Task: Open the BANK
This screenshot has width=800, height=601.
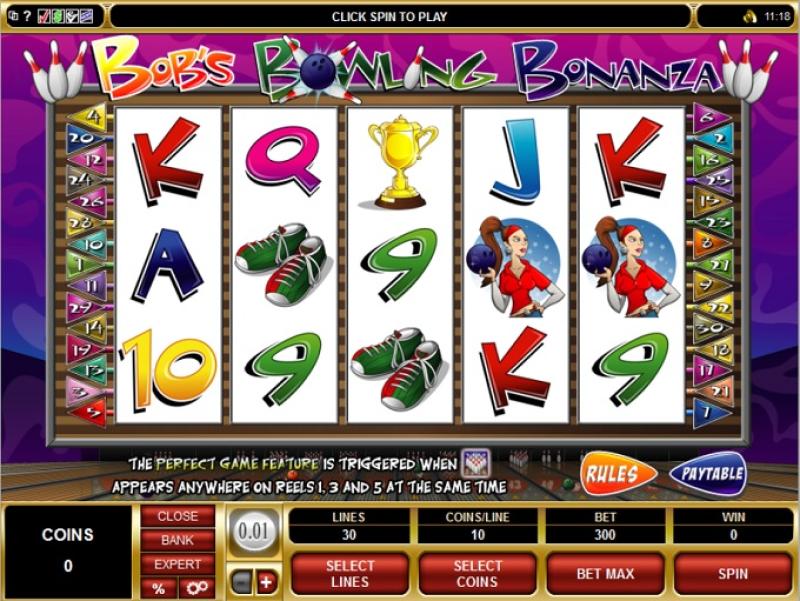Action: coord(177,540)
